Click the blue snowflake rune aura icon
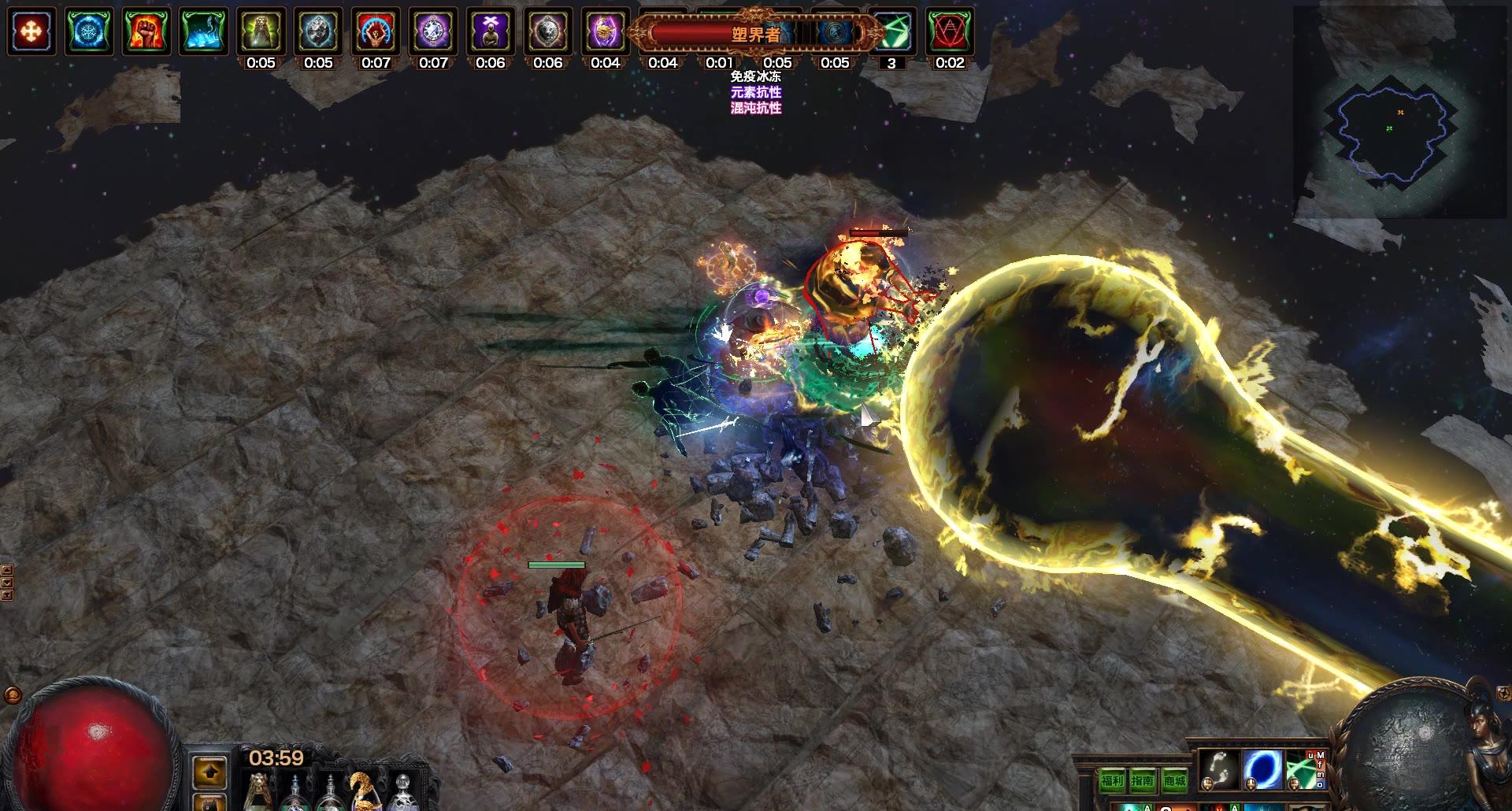The height and width of the screenshot is (811, 1512). [88, 31]
